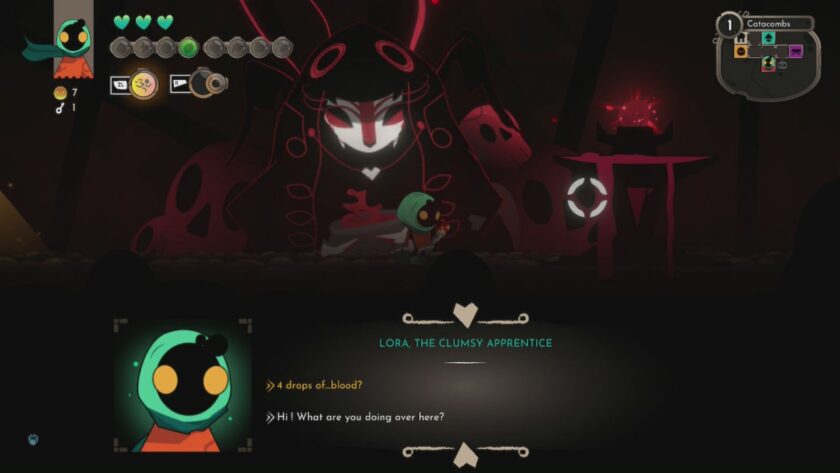
Task: Activate the yellow dash ability icon
Action: point(144,85)
